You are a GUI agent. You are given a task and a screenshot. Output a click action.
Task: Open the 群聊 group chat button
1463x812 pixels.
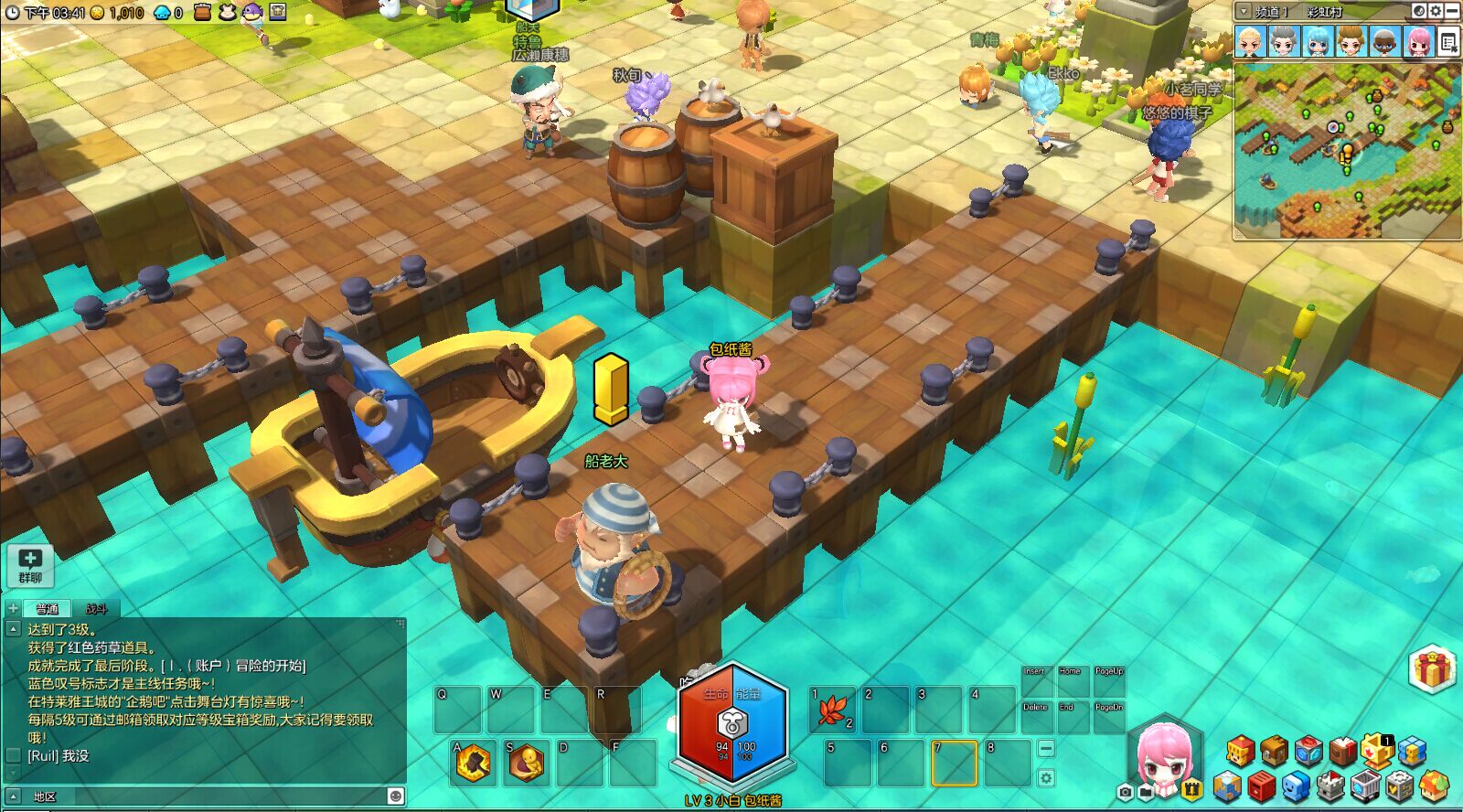pyautogui.click(x=30, y=565)
